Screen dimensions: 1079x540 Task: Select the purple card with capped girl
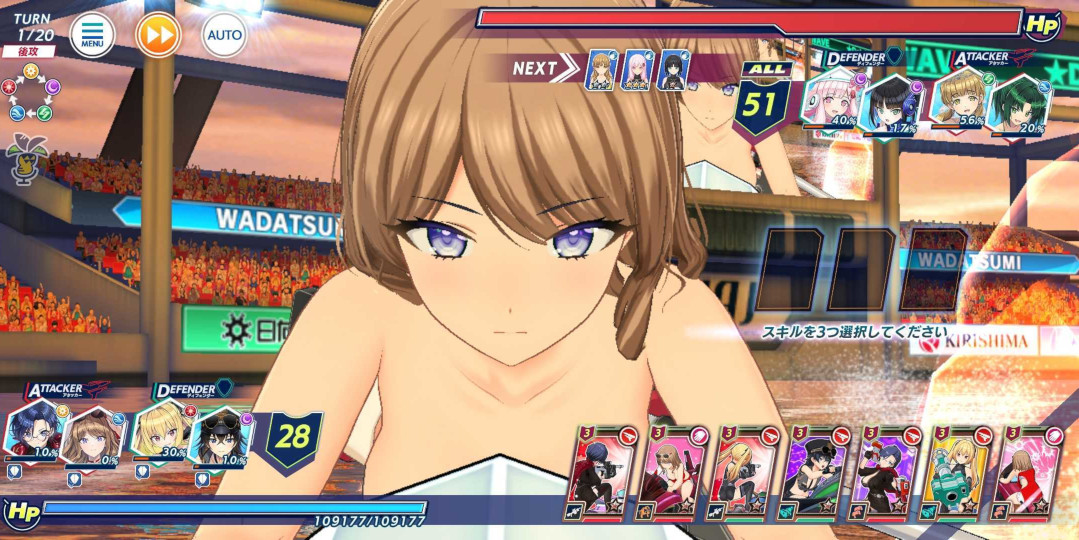[x=816, y=473]
